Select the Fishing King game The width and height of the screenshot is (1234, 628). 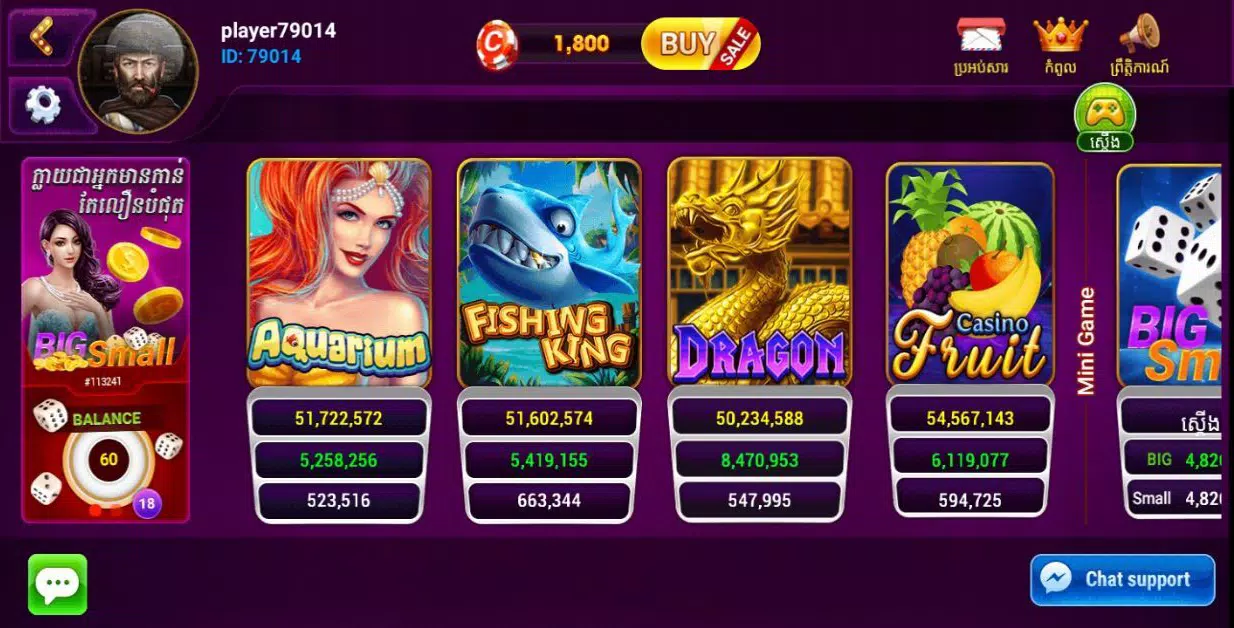tap(549, 273)
